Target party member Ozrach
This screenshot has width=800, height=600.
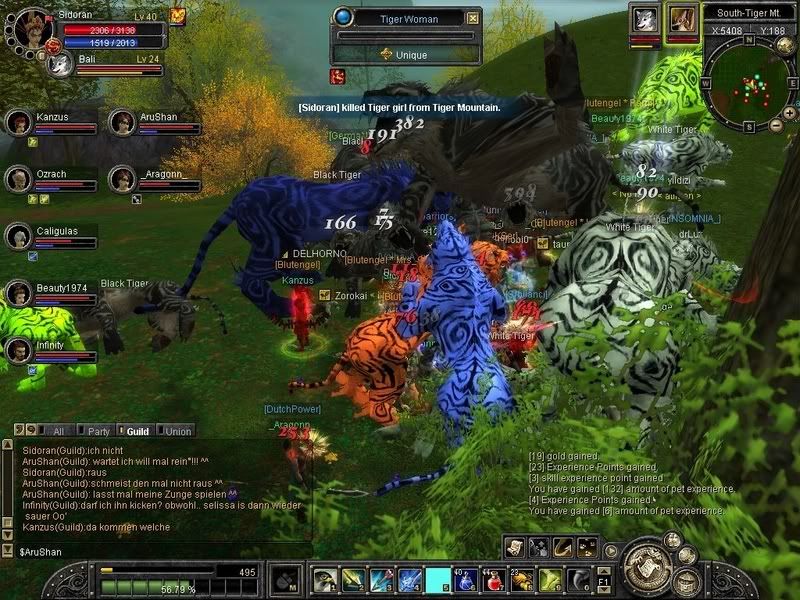click(x=18, y=179)
